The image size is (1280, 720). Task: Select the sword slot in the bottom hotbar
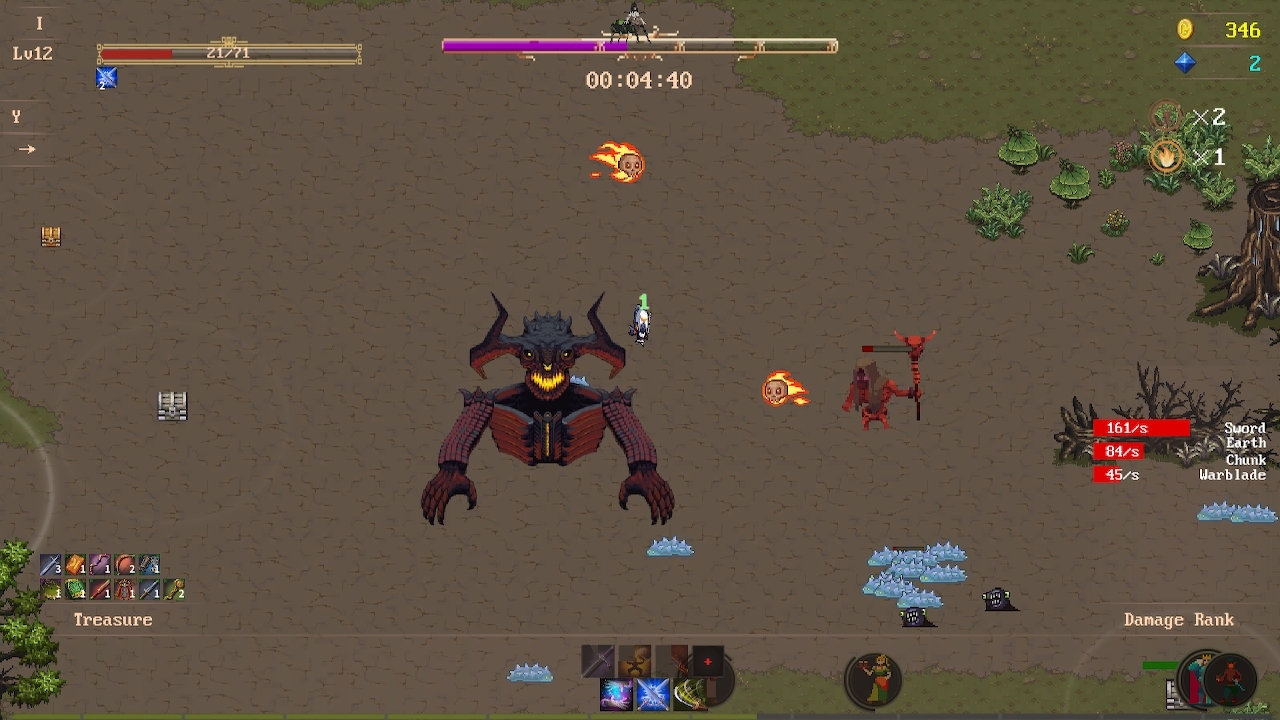click(x=598, y=660)
